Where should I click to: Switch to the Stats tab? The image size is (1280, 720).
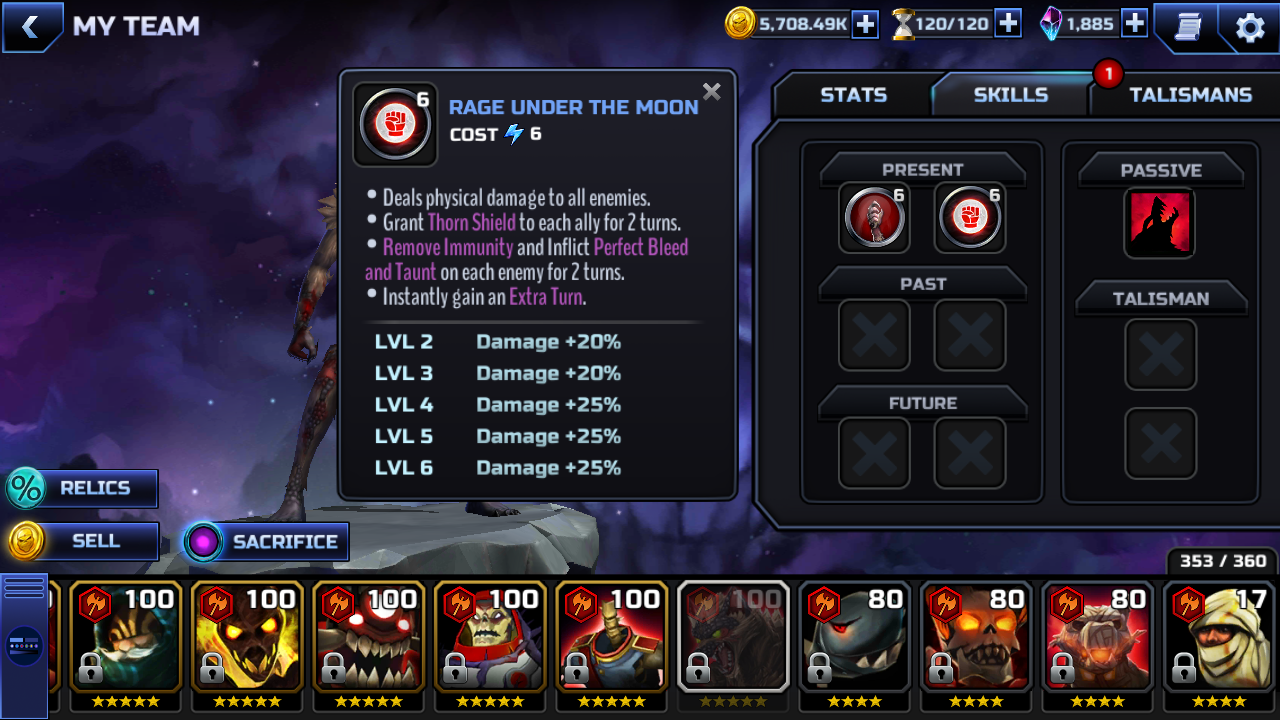pos(853,95)
